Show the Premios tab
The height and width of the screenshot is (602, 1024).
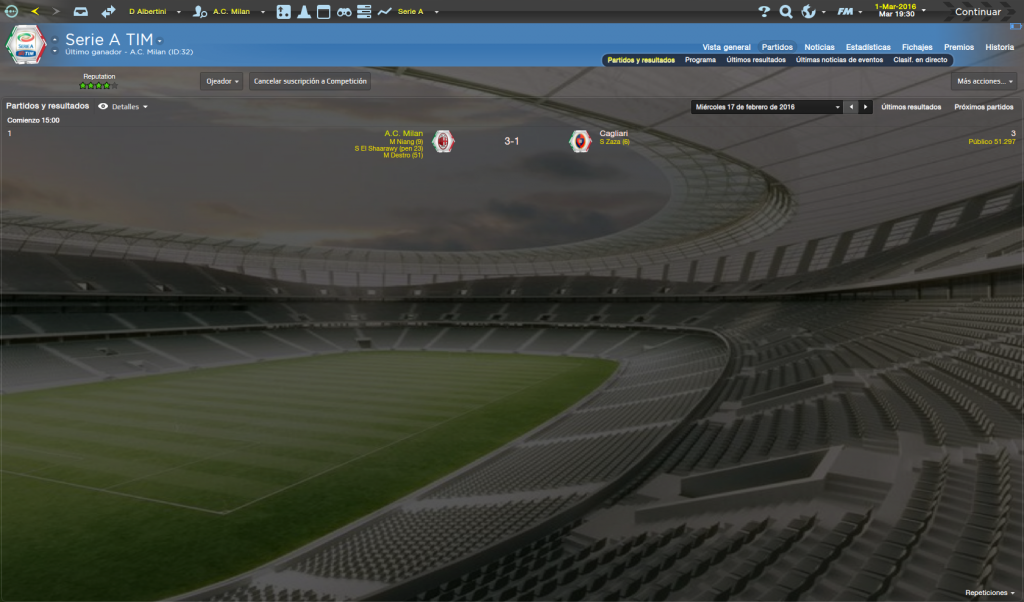tap(959, 47)
